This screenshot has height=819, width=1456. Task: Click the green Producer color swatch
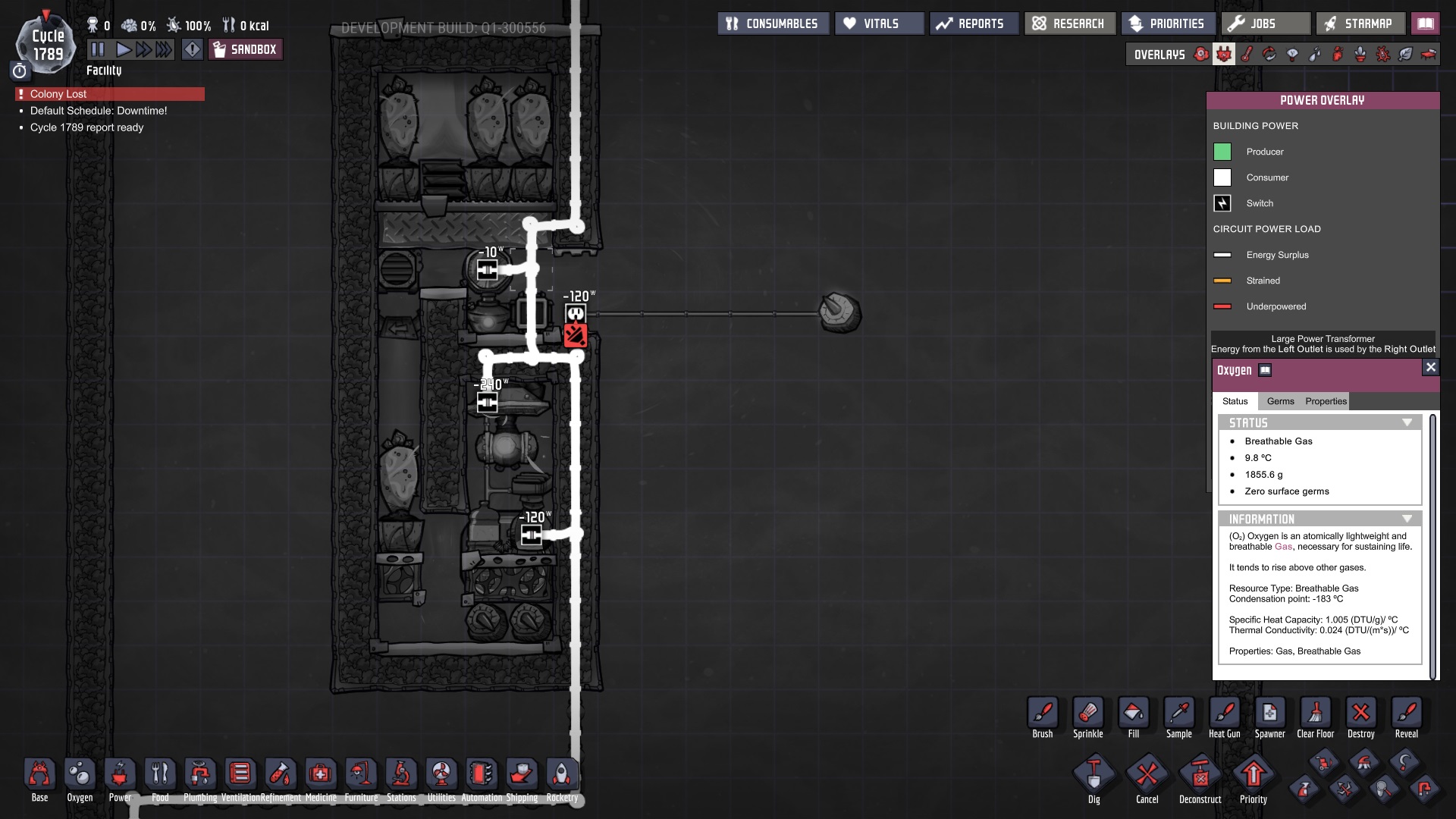[1222, 152]
